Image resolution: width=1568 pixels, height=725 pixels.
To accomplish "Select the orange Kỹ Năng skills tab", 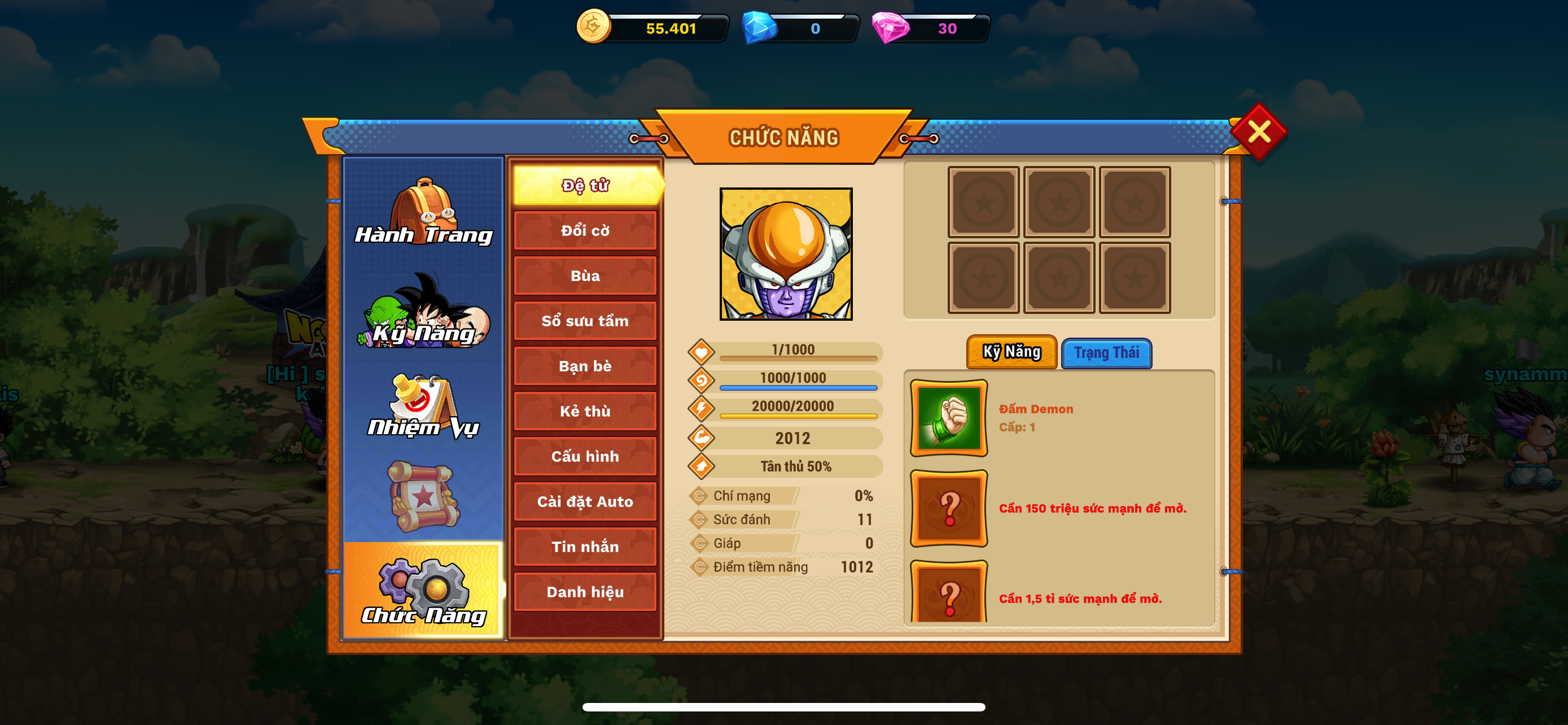I will click(1011, 352).
